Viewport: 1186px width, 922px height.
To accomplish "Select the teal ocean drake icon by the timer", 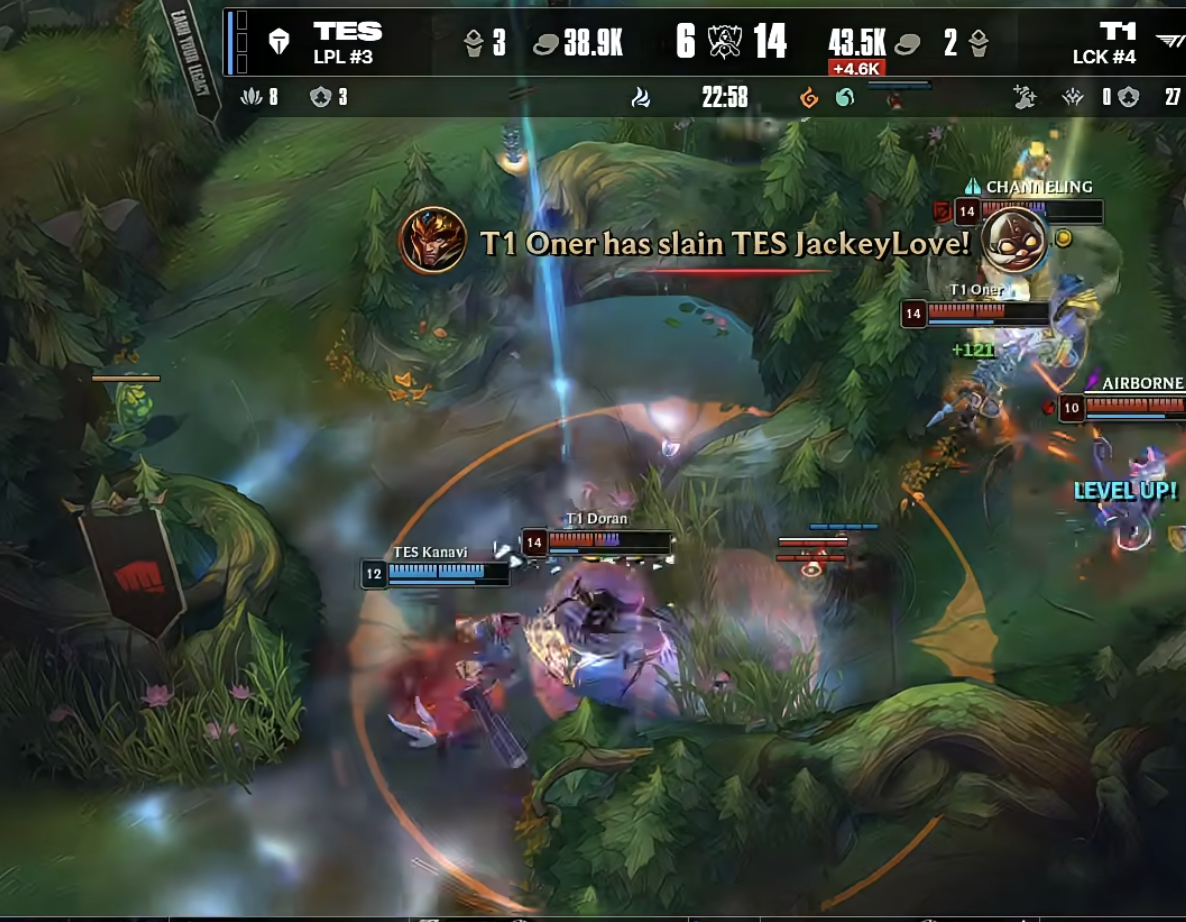I will 845,98.
